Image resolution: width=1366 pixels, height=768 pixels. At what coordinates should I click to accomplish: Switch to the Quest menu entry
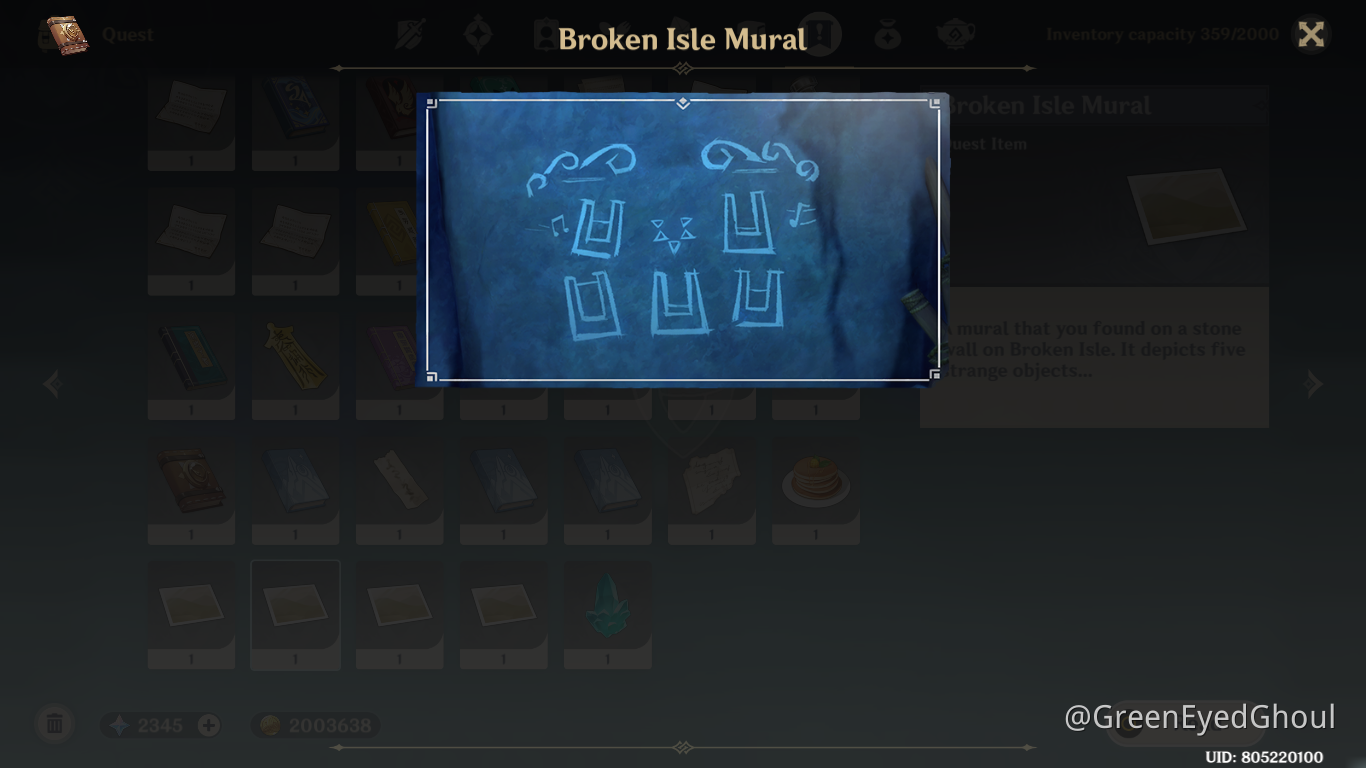[x=126, y=34]
